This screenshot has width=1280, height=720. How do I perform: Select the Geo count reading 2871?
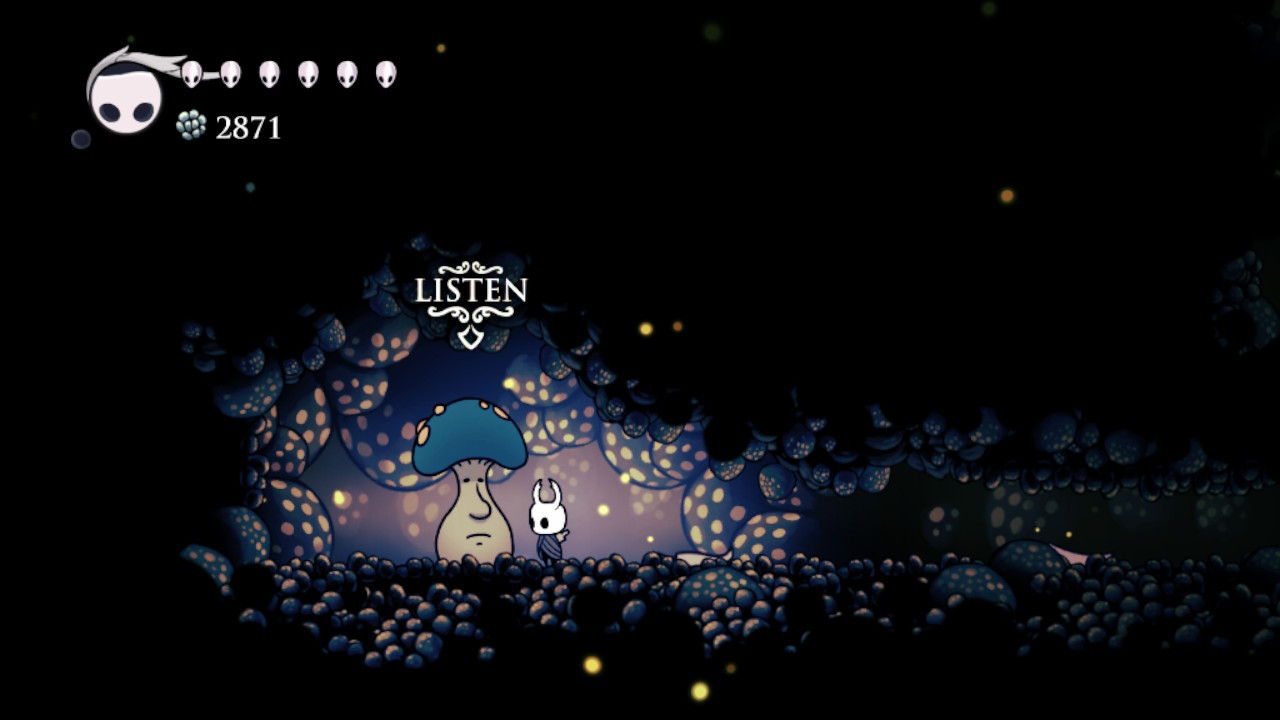tap(248, 127)
